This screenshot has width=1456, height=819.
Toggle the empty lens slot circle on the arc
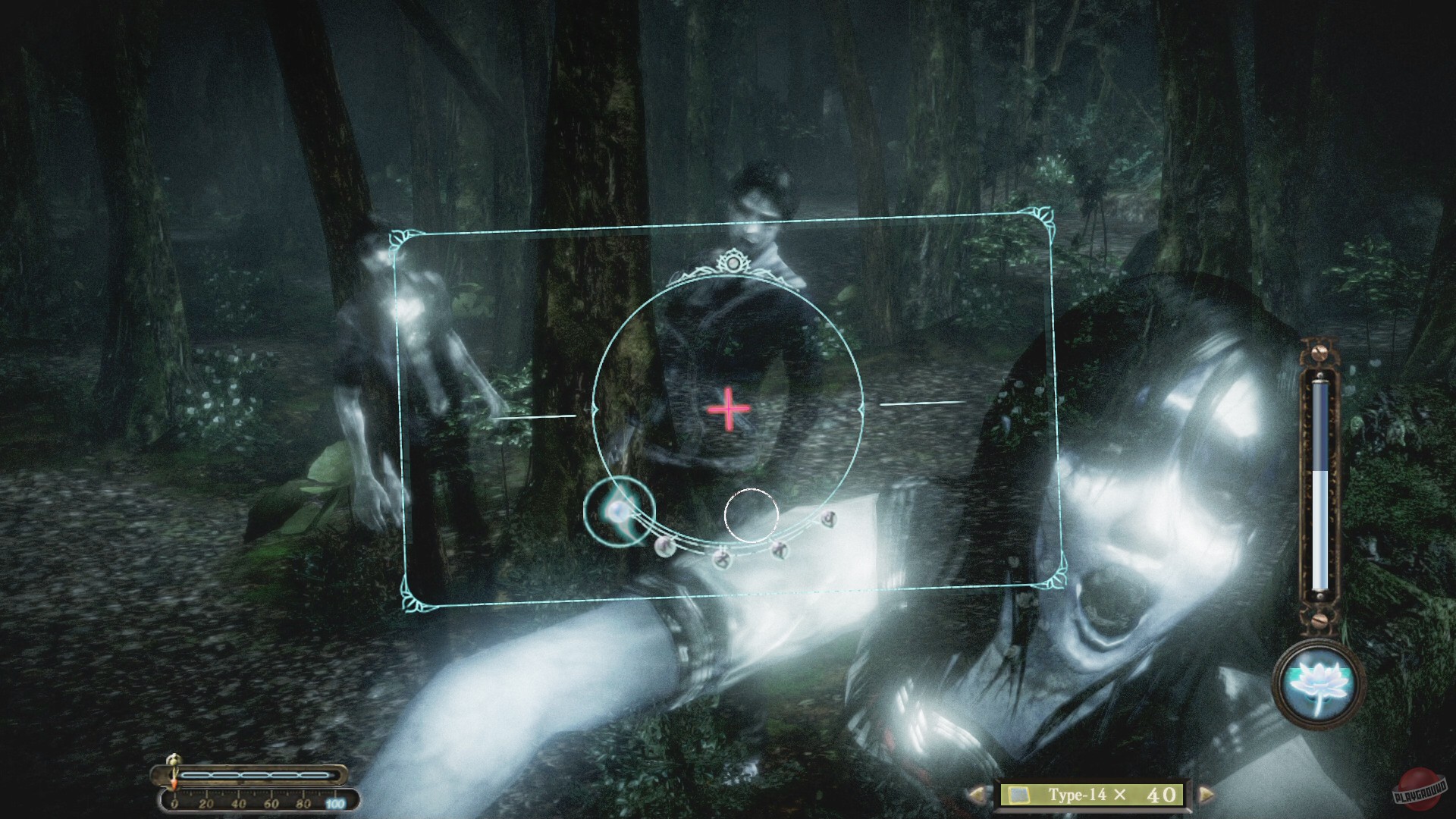click(752, 514)
